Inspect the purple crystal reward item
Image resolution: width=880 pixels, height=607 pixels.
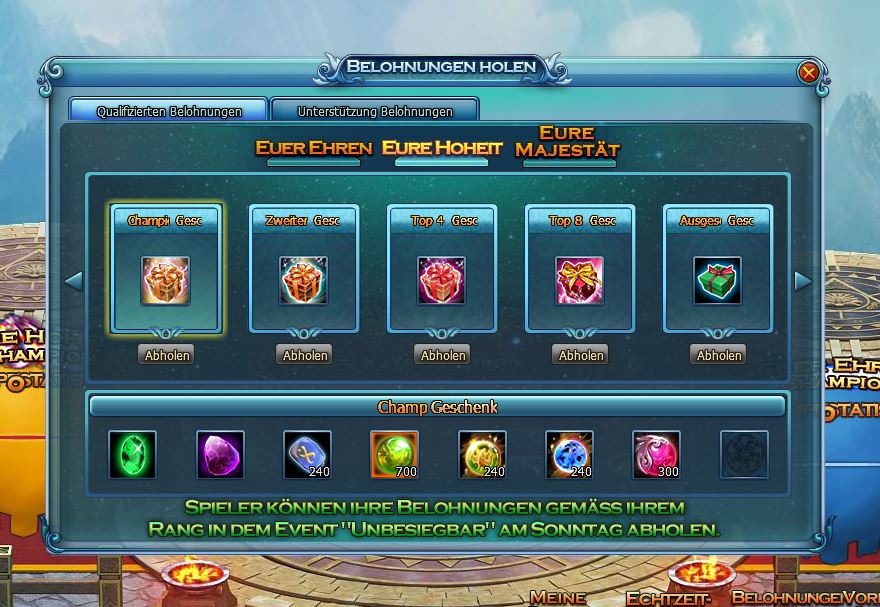point(220,455)
